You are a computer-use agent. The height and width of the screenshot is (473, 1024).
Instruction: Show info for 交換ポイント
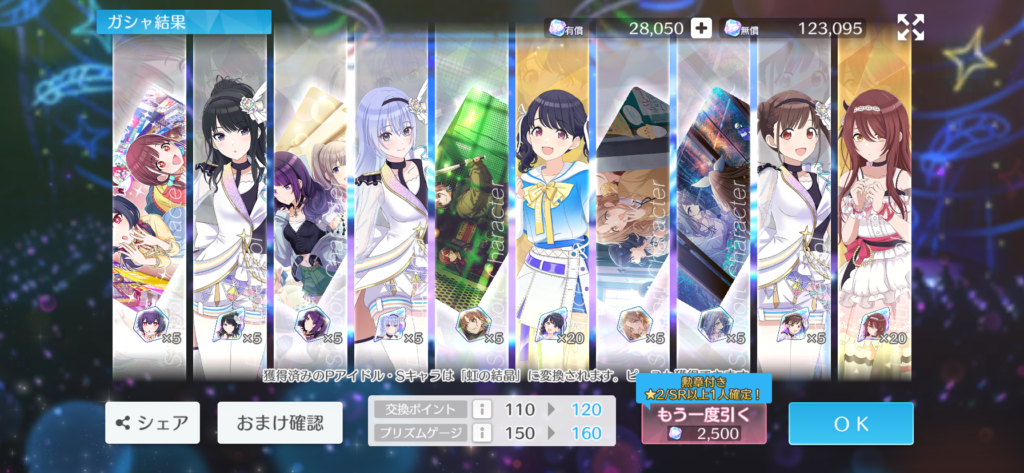tap(480, 409)
